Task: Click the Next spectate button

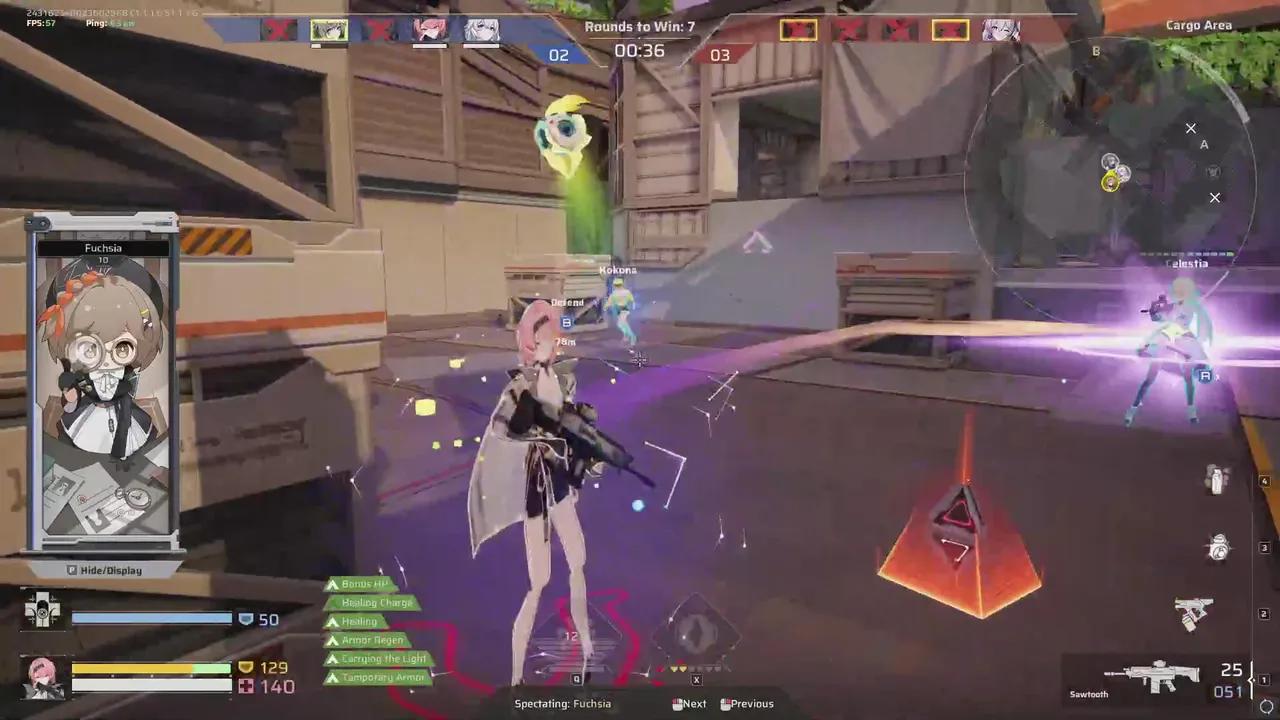Action: click(x=688, y=703)
